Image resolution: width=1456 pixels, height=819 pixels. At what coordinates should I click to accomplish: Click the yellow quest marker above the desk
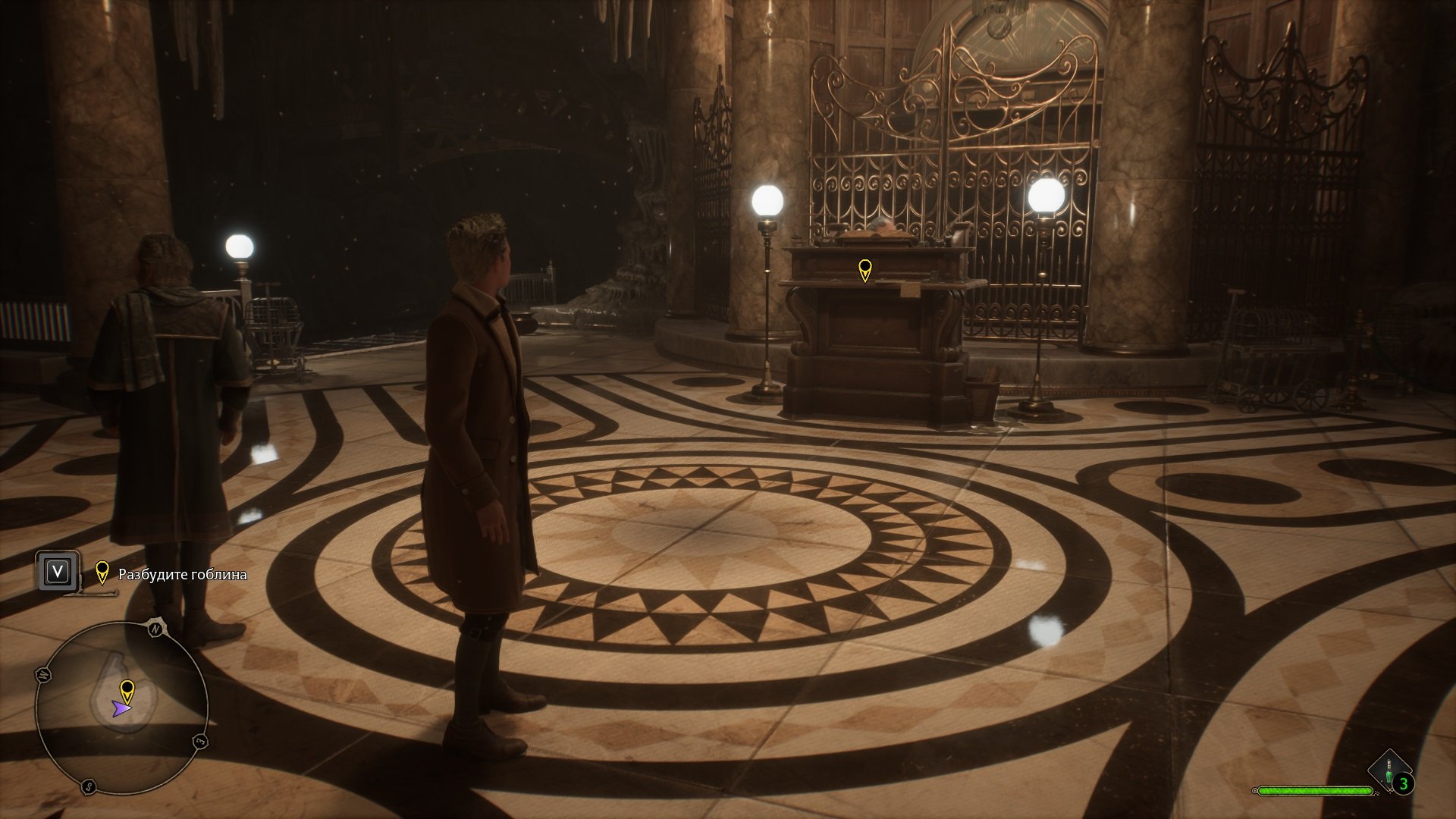864,269
